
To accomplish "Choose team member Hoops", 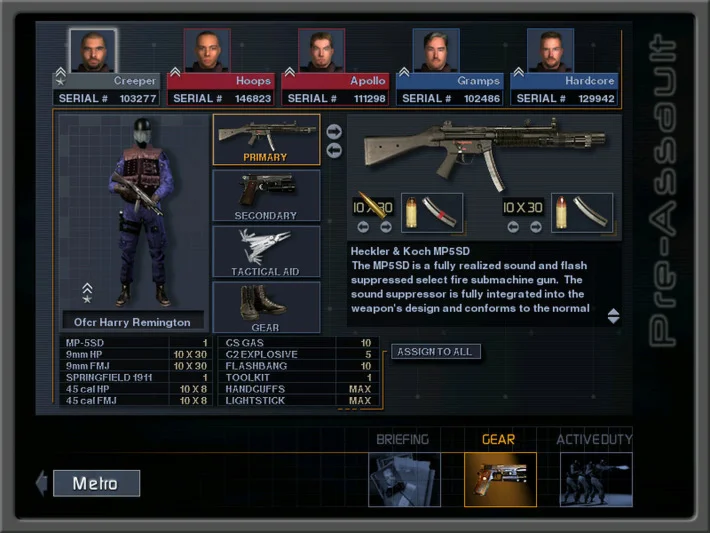I will point(207,50).
